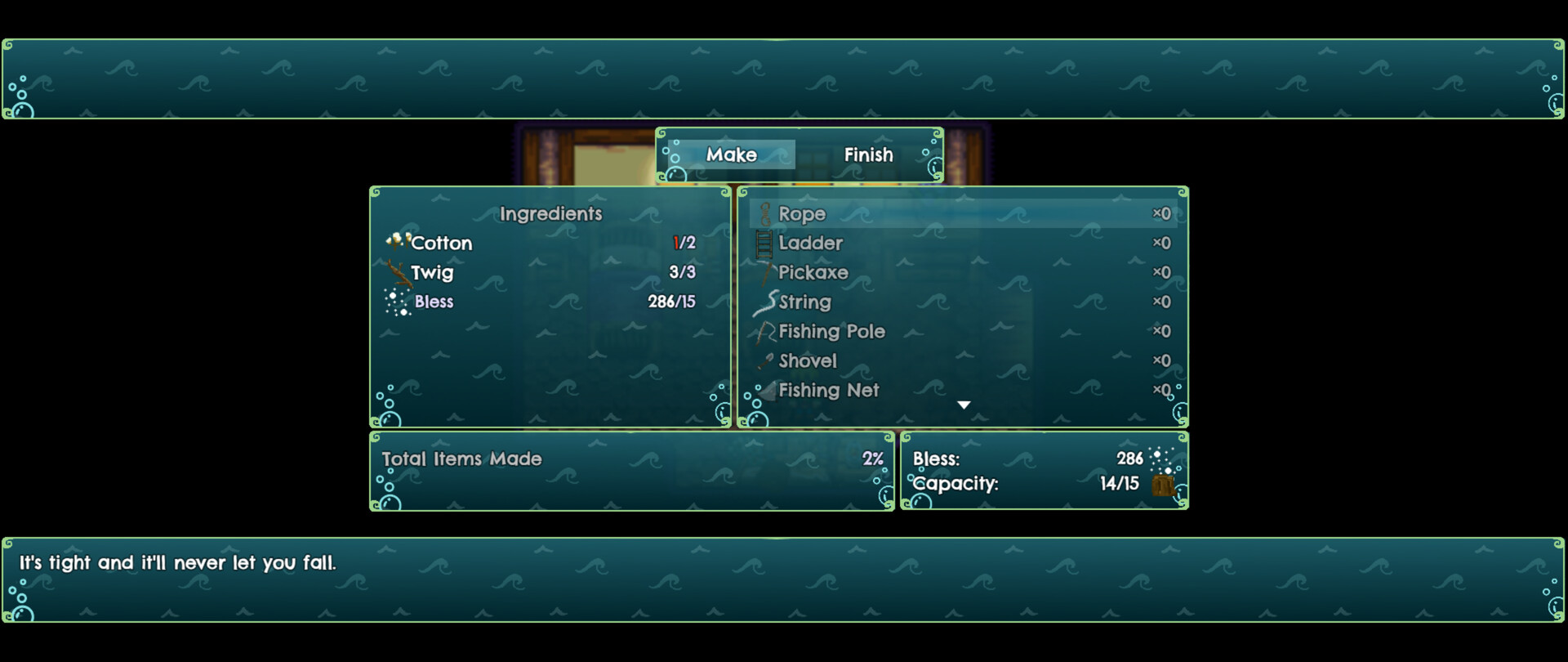Pick the Ladder recipe
Screen dimensions: 1568x662
(810, 244)
